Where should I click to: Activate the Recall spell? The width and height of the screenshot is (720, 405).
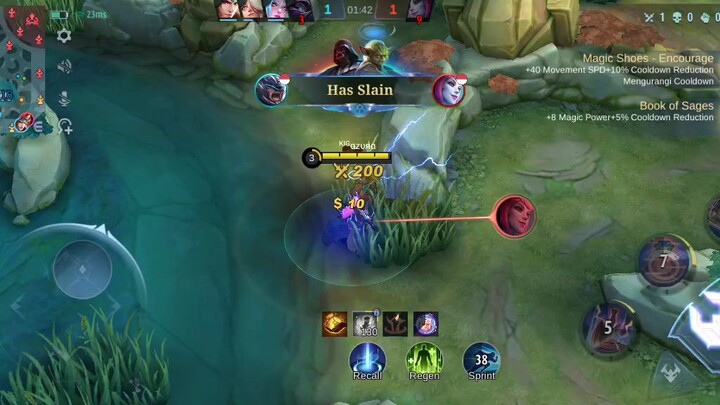(x=367, y=359)
